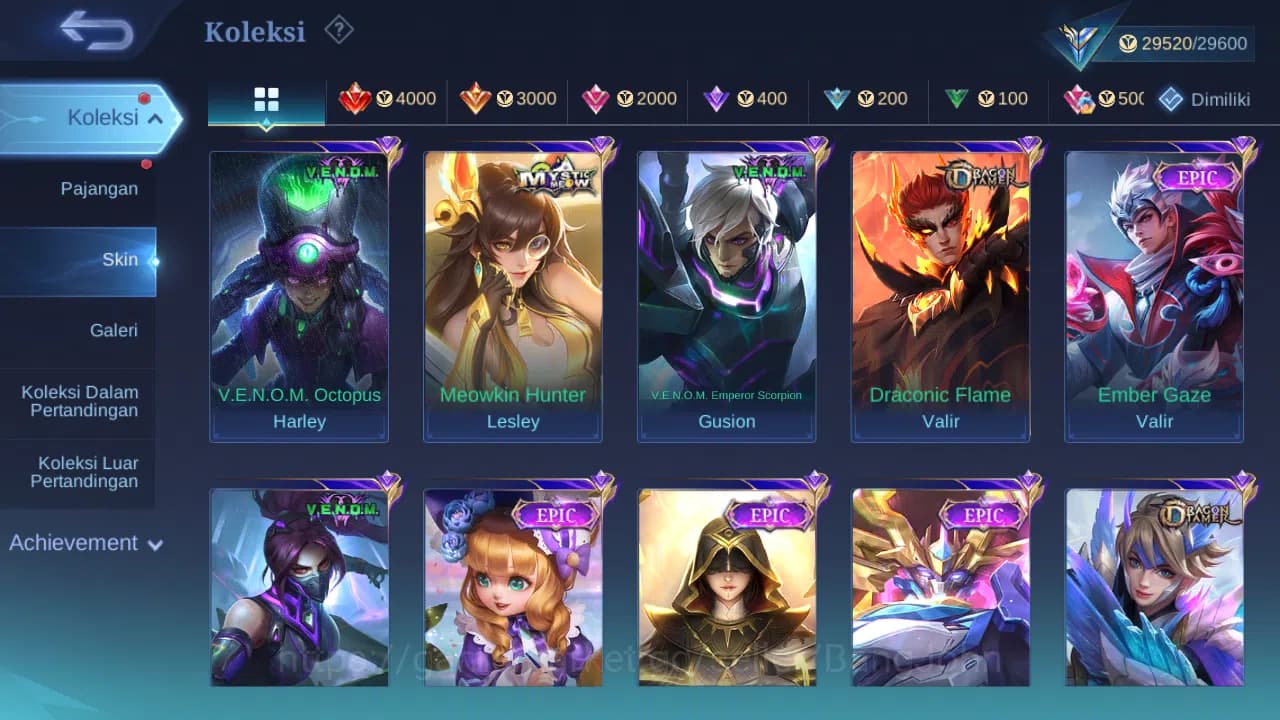Image resolution: width=1280 pixels, height=720 pixels.
Task: Select the grid view all-skins icon
Action: (265, 99)
